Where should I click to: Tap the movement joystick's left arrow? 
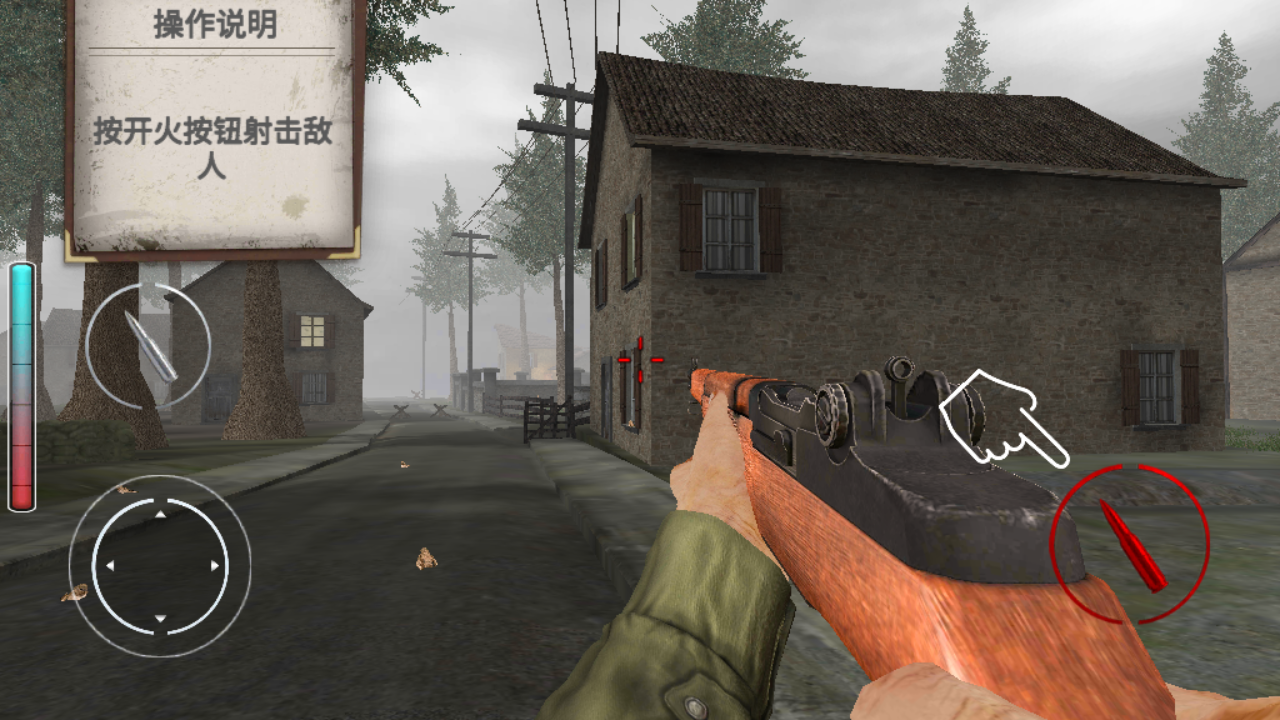pyautogui.click(x=110, y=566)
